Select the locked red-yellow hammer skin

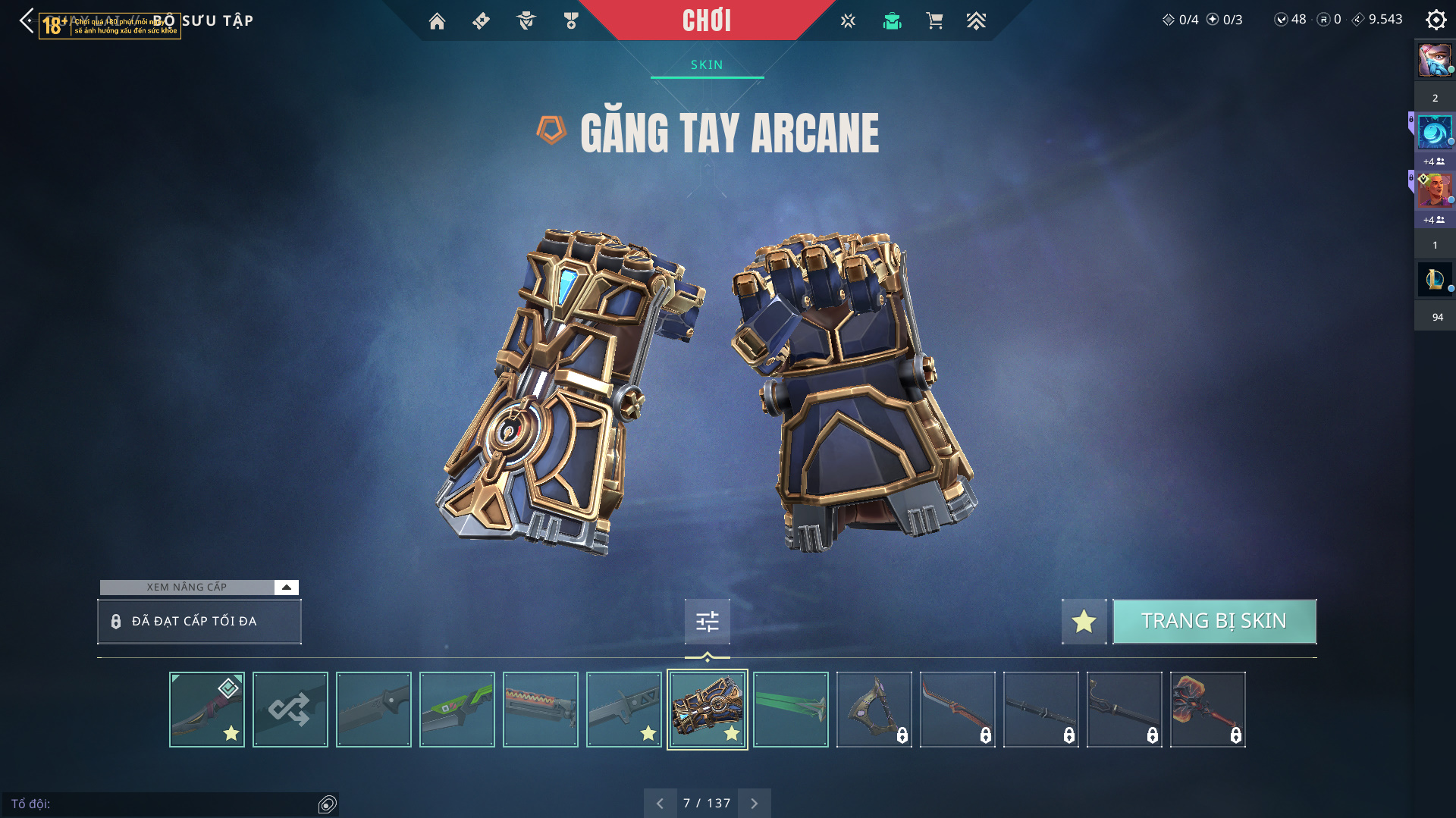tap(1207, 710)
